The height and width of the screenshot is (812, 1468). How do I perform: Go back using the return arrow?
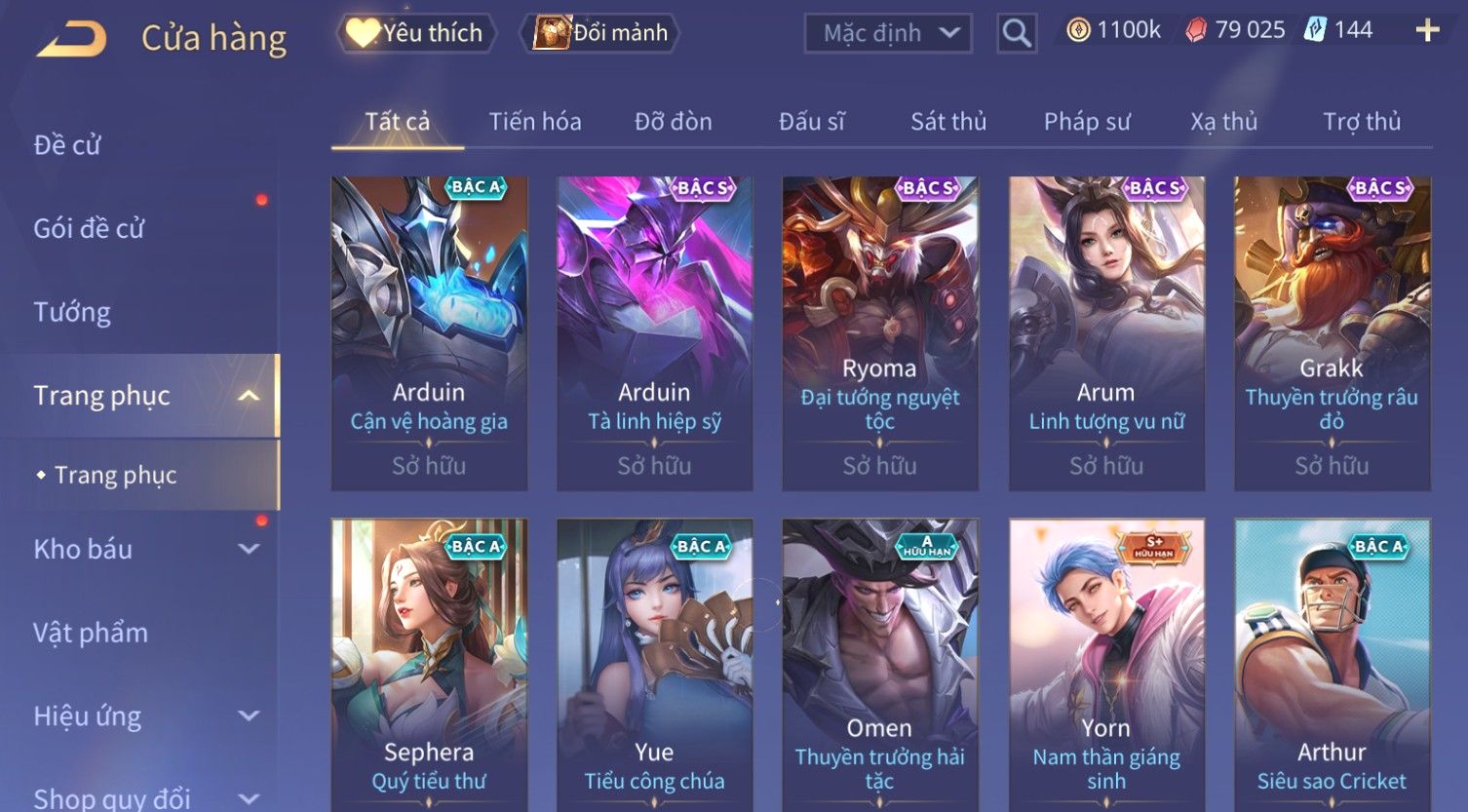click(x=73, y=39)
